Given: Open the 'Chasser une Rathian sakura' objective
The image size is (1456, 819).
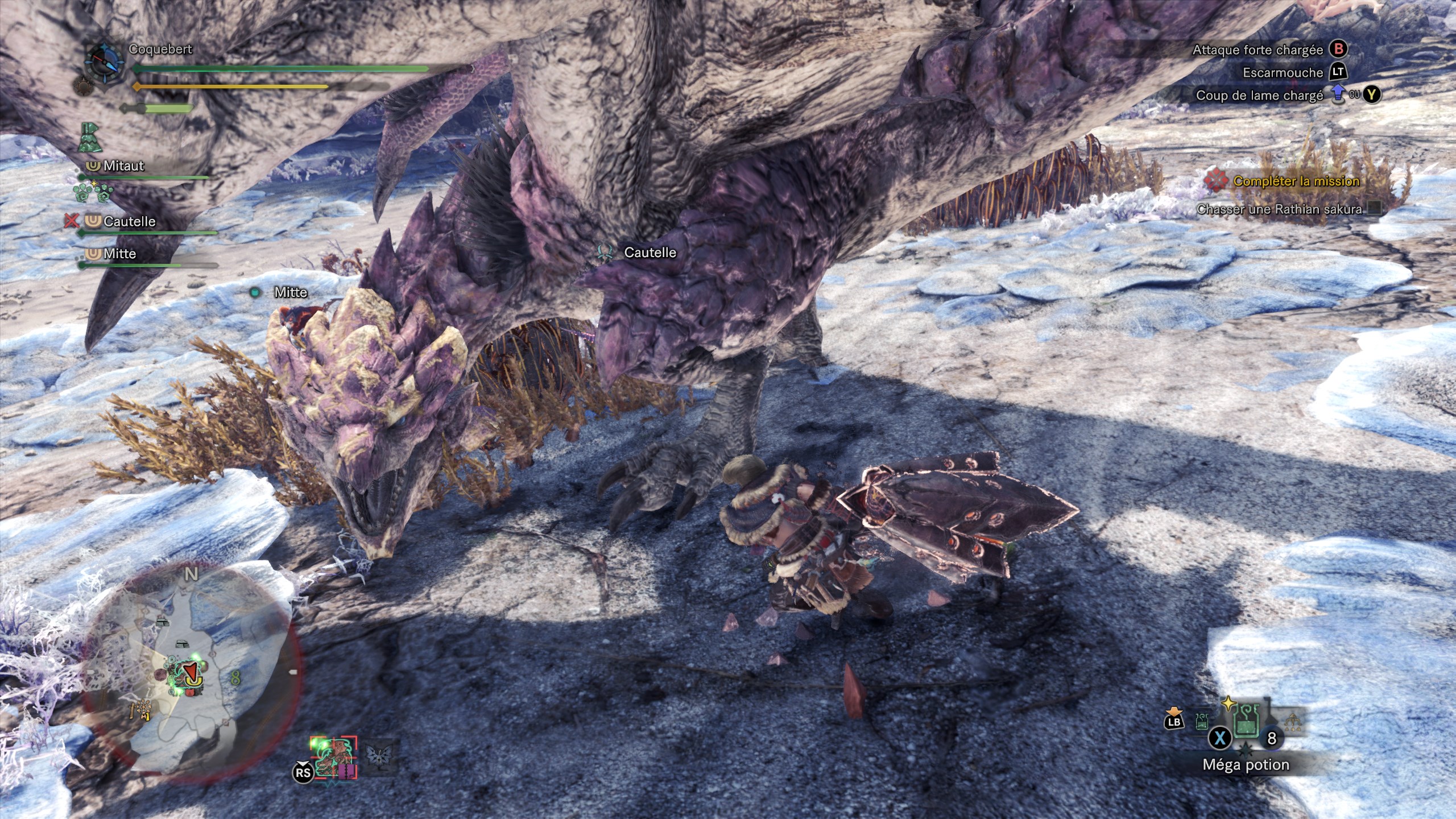Looking at the screenshot, I should point(1280,209).
